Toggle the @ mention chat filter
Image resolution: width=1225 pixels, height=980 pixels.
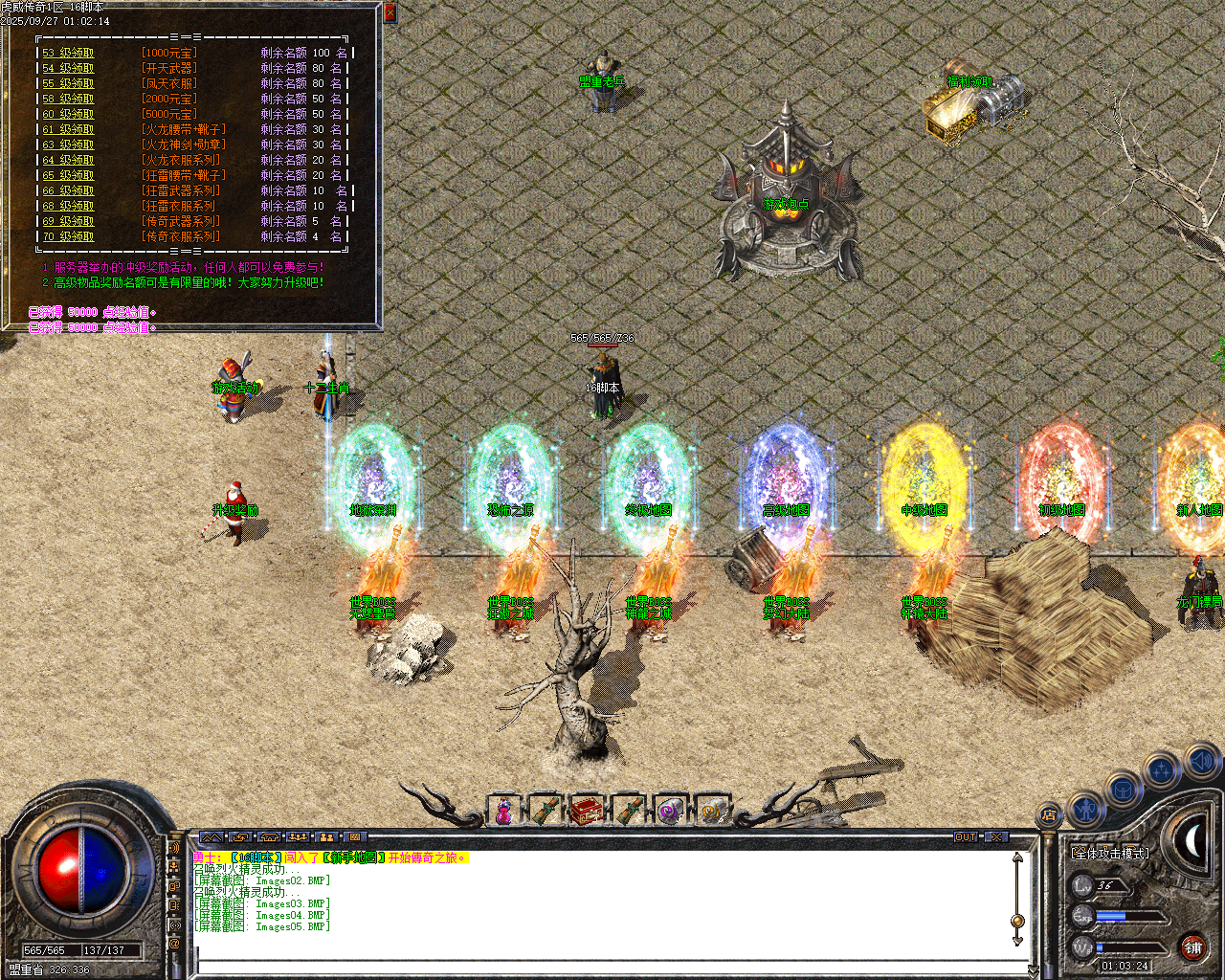click(173, 942)
